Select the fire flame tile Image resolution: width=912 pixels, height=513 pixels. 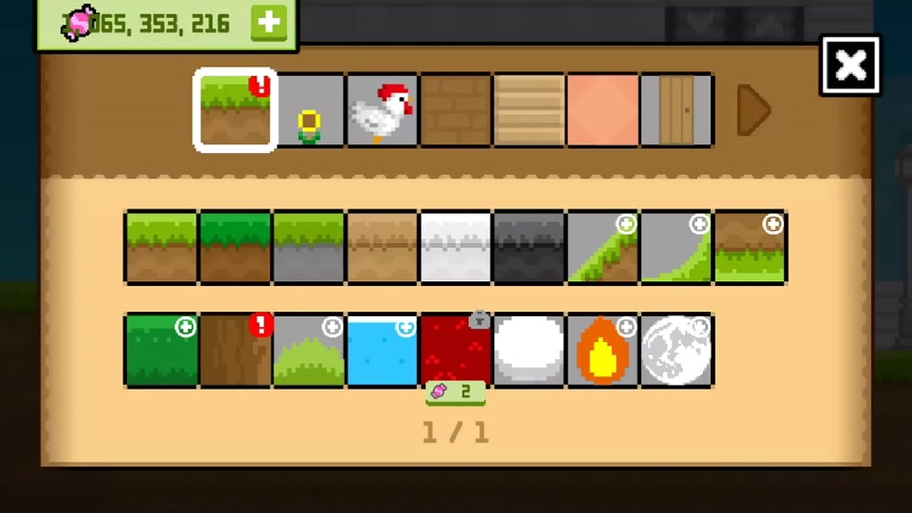(603, 350)
